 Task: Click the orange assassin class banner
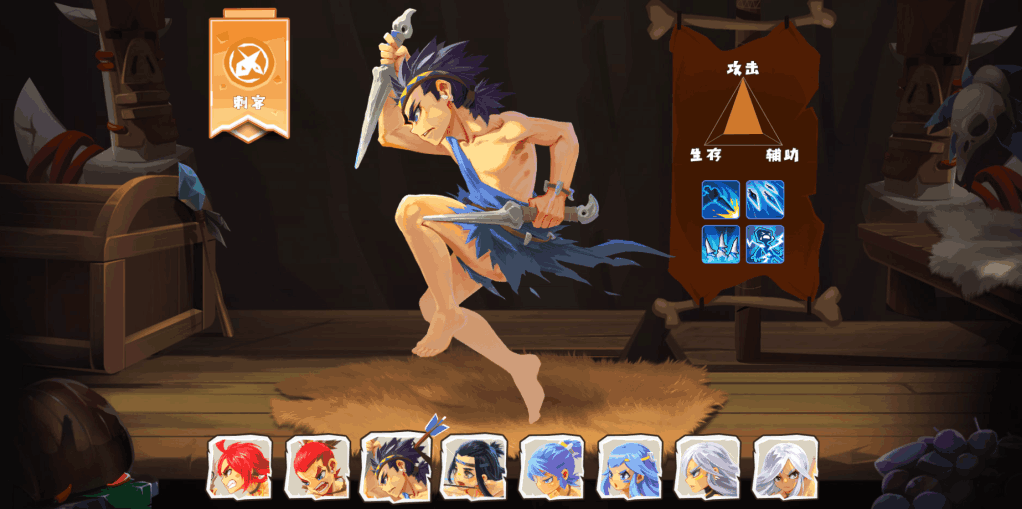pyautogui.click(x=249, y=77)
